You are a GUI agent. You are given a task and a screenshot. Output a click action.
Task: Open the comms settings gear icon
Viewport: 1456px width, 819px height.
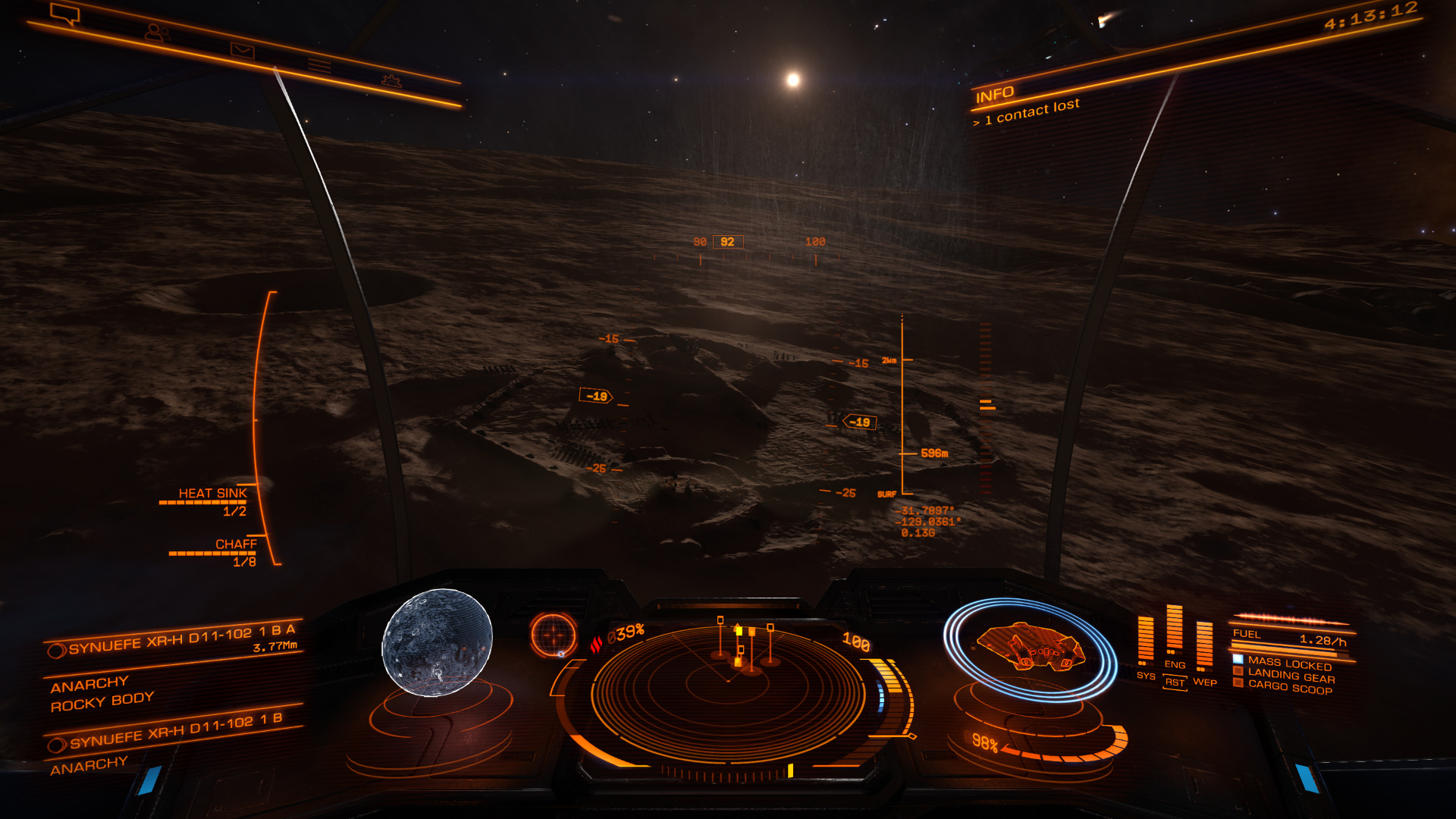391,80
